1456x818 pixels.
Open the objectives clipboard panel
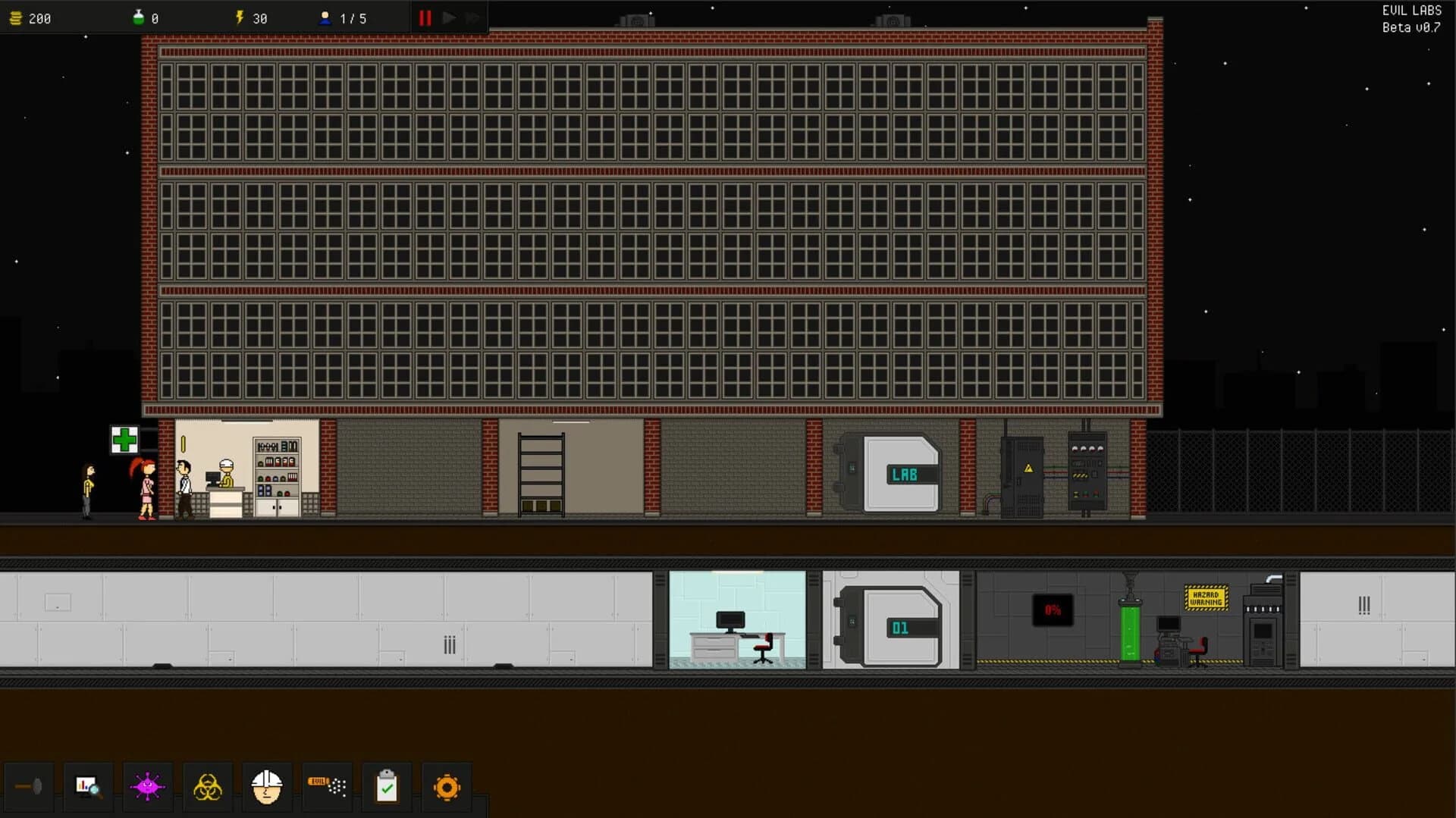coord(386,787)
